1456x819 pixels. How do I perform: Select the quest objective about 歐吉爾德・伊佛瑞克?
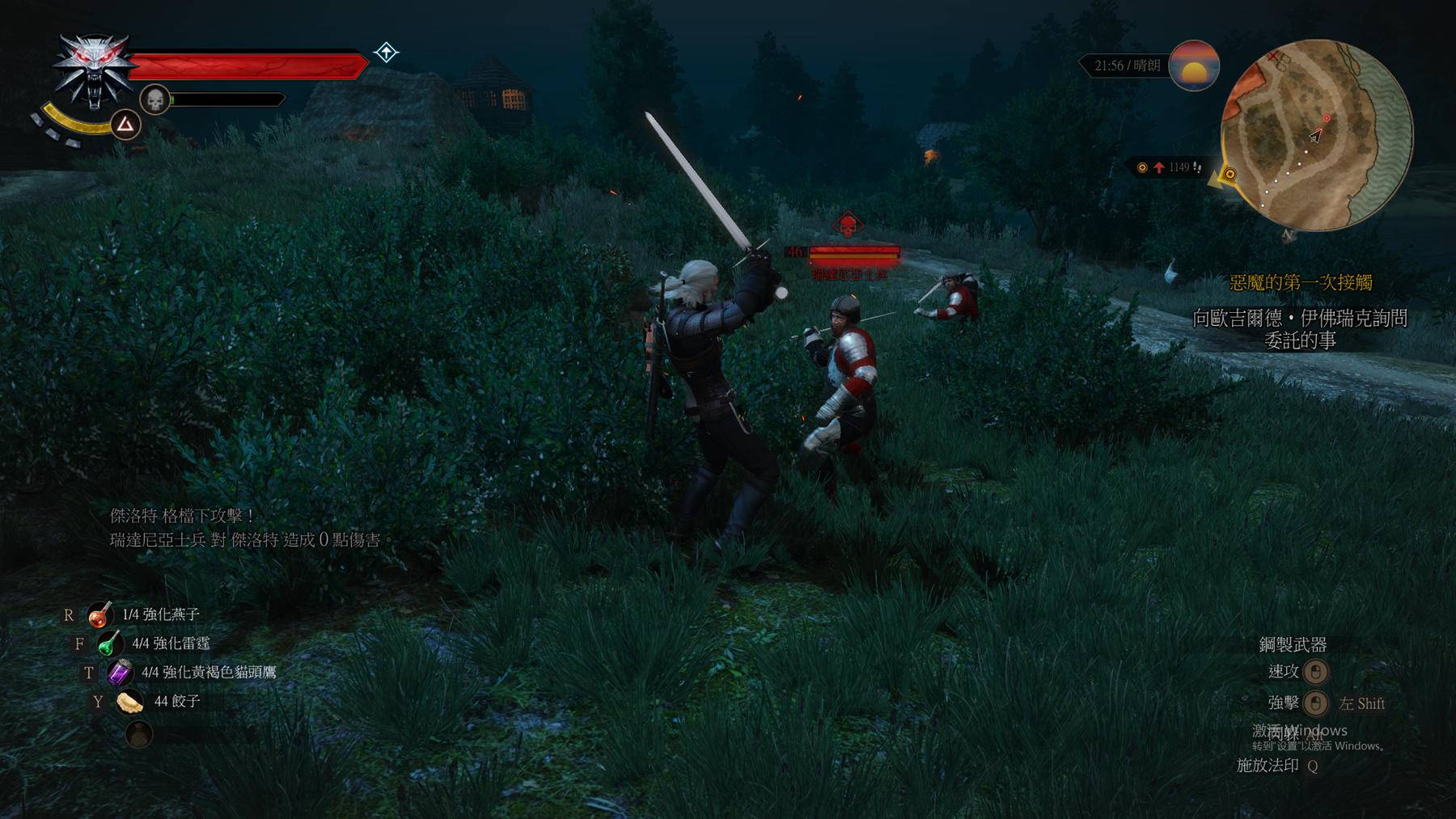point(1300,329)
